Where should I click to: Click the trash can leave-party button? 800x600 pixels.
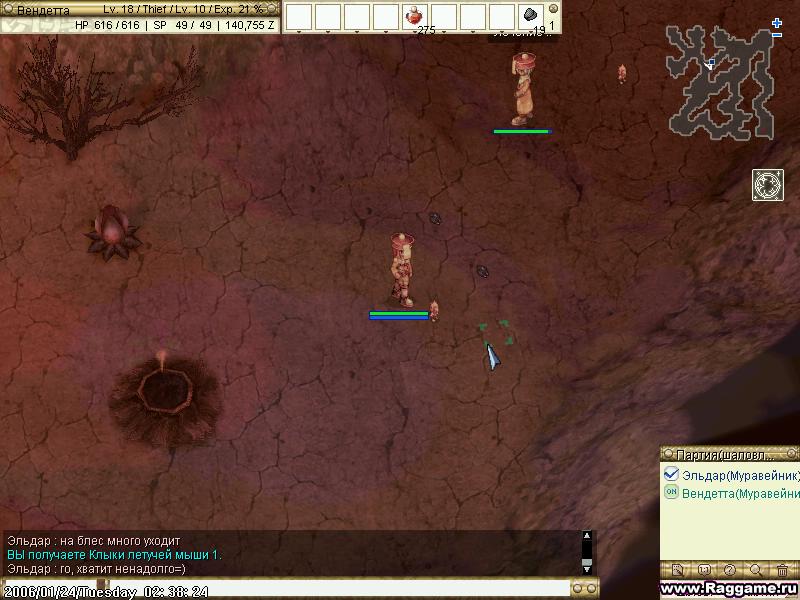pos(782,570)
